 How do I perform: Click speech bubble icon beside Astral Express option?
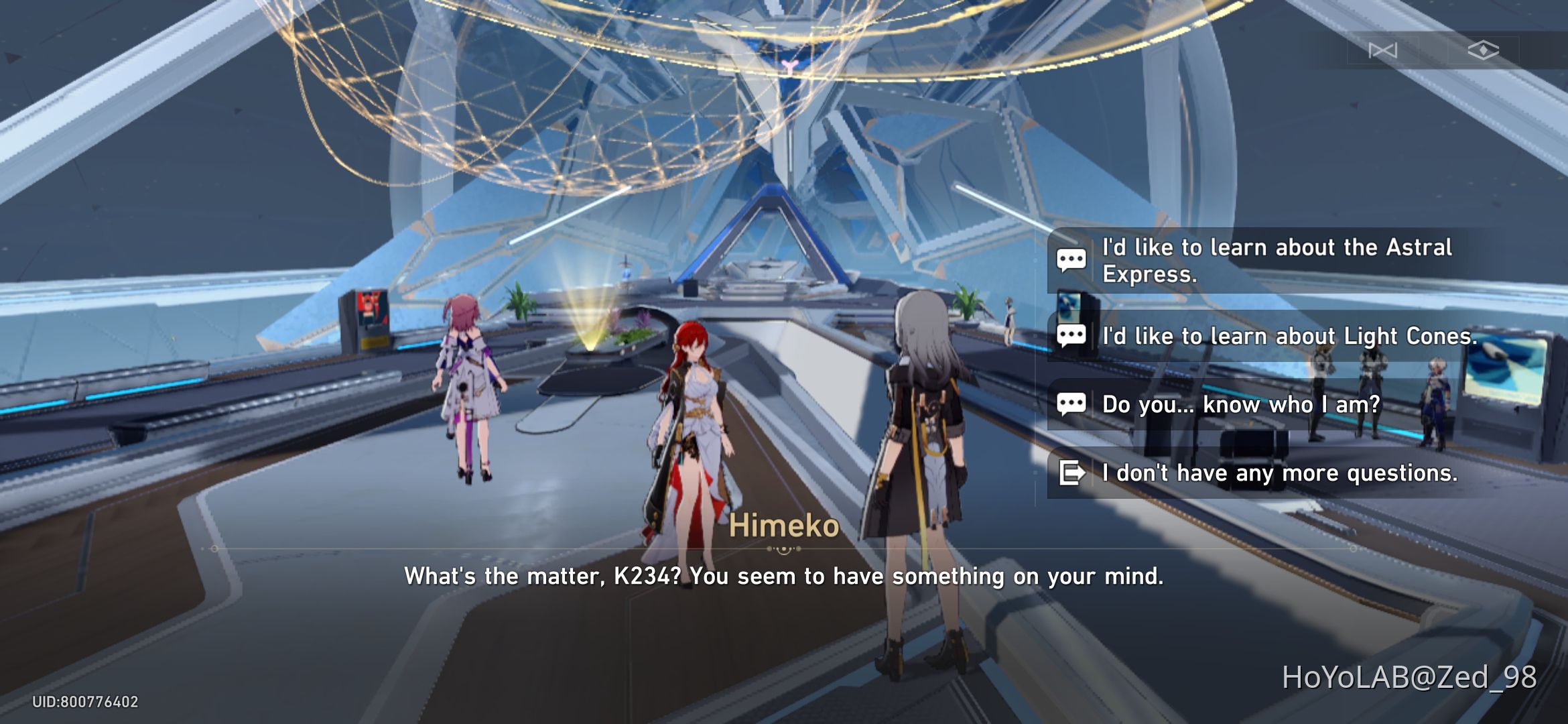(x=1073, y=260)
